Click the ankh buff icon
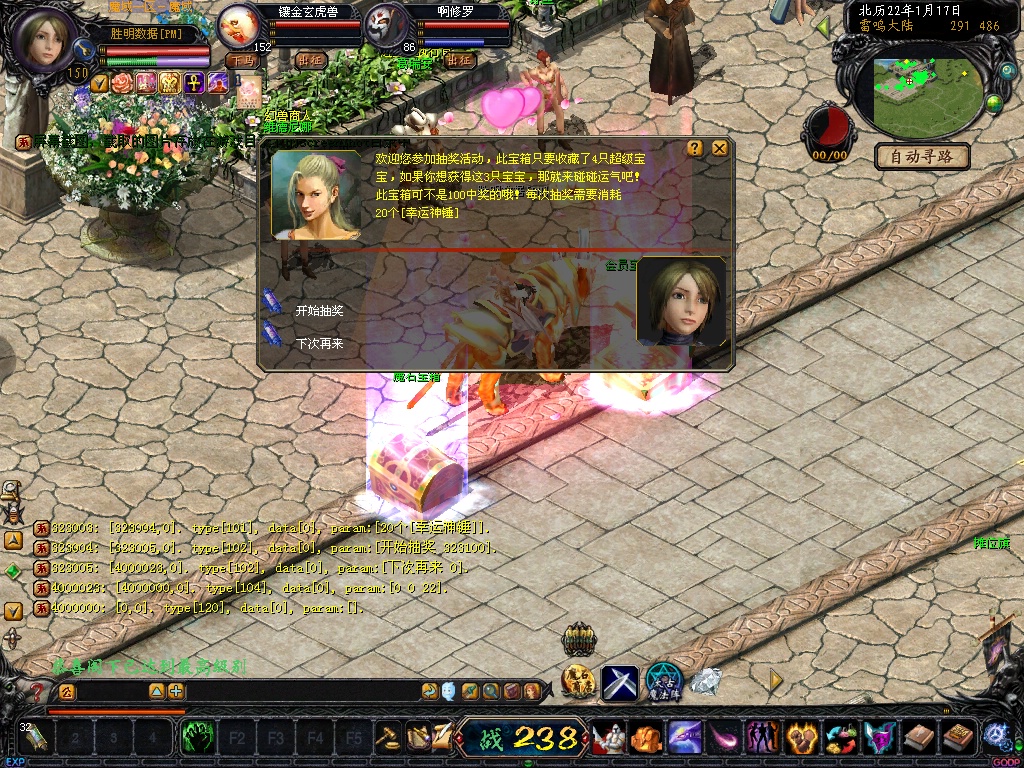Screen dimensions: 1024x768 [194, 82]
